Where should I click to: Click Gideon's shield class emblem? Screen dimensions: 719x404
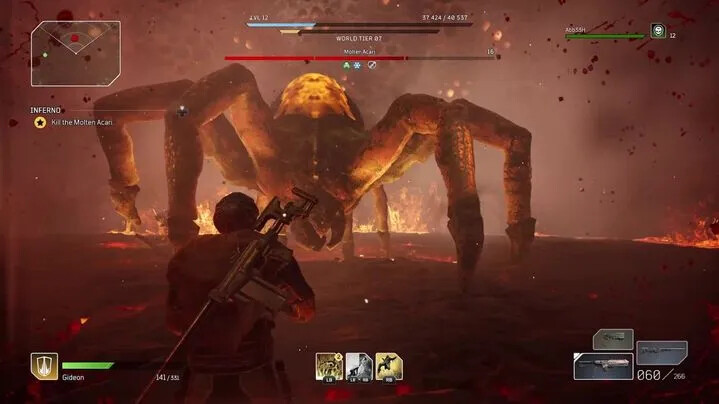(x=44, y=365)
